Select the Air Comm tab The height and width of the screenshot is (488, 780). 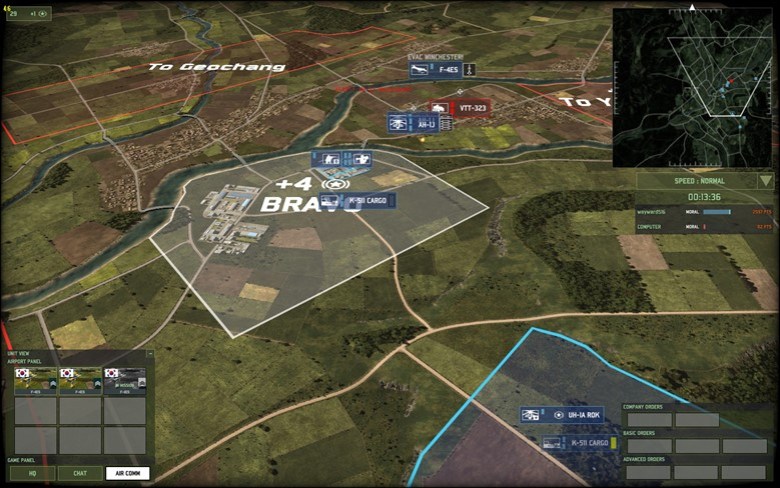tap(127, 473)
